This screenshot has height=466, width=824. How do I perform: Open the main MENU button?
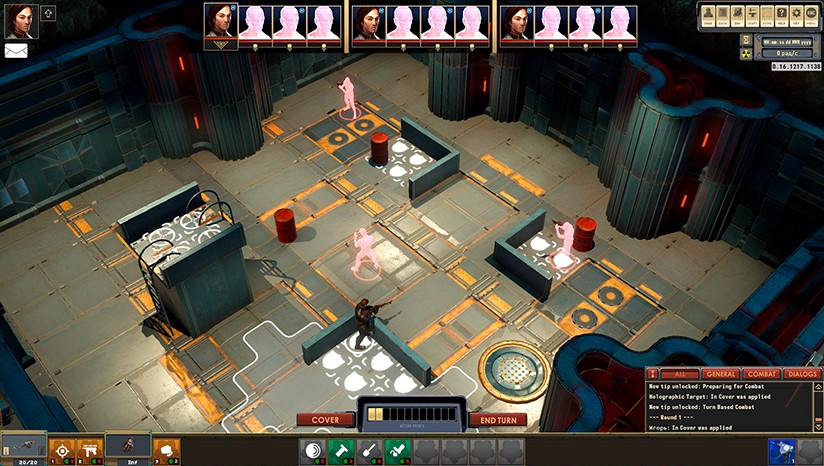coord(812,16)
